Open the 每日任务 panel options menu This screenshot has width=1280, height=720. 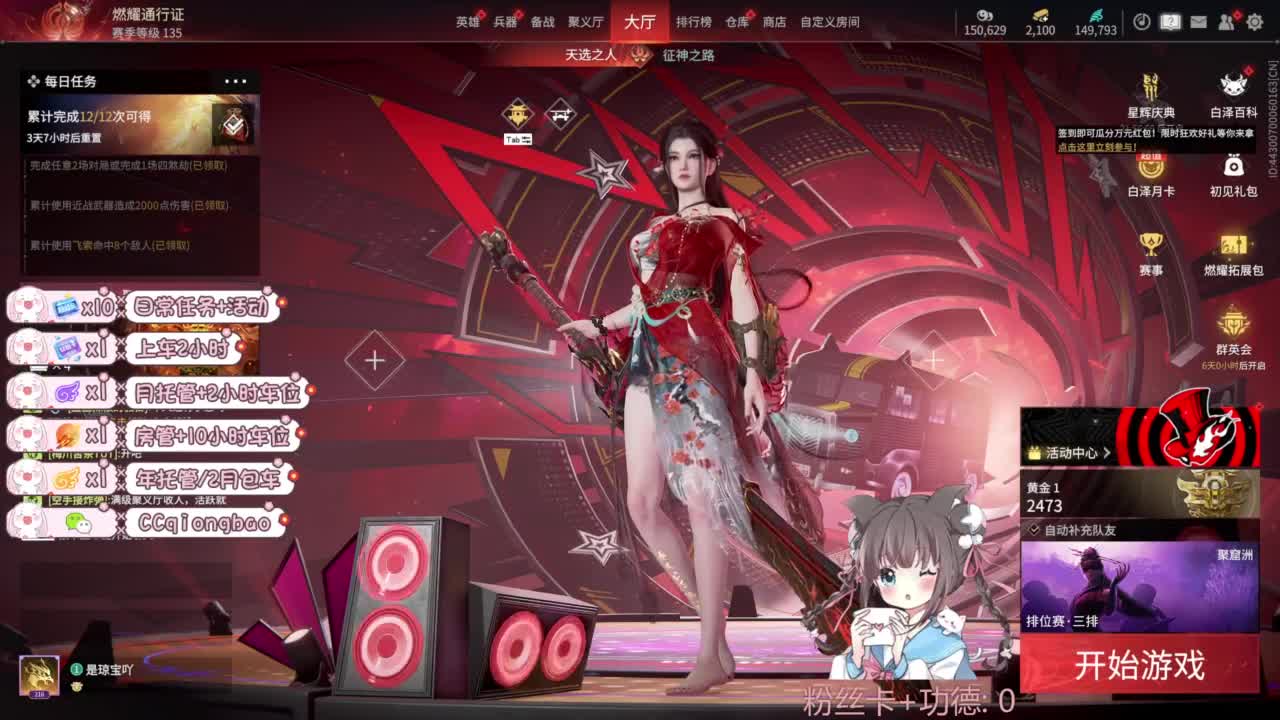(237, 80)
